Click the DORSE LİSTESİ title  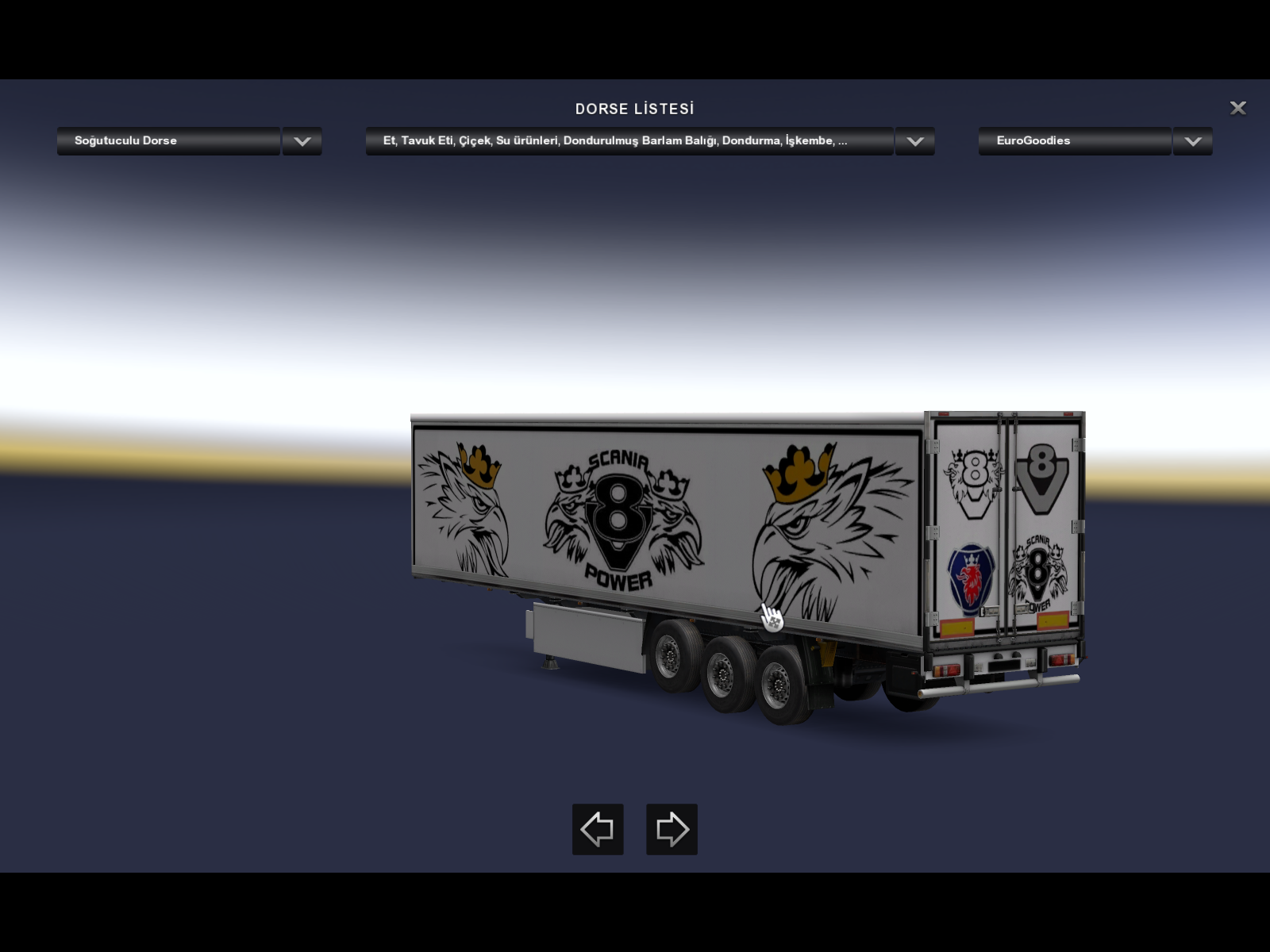click(635, 109)
